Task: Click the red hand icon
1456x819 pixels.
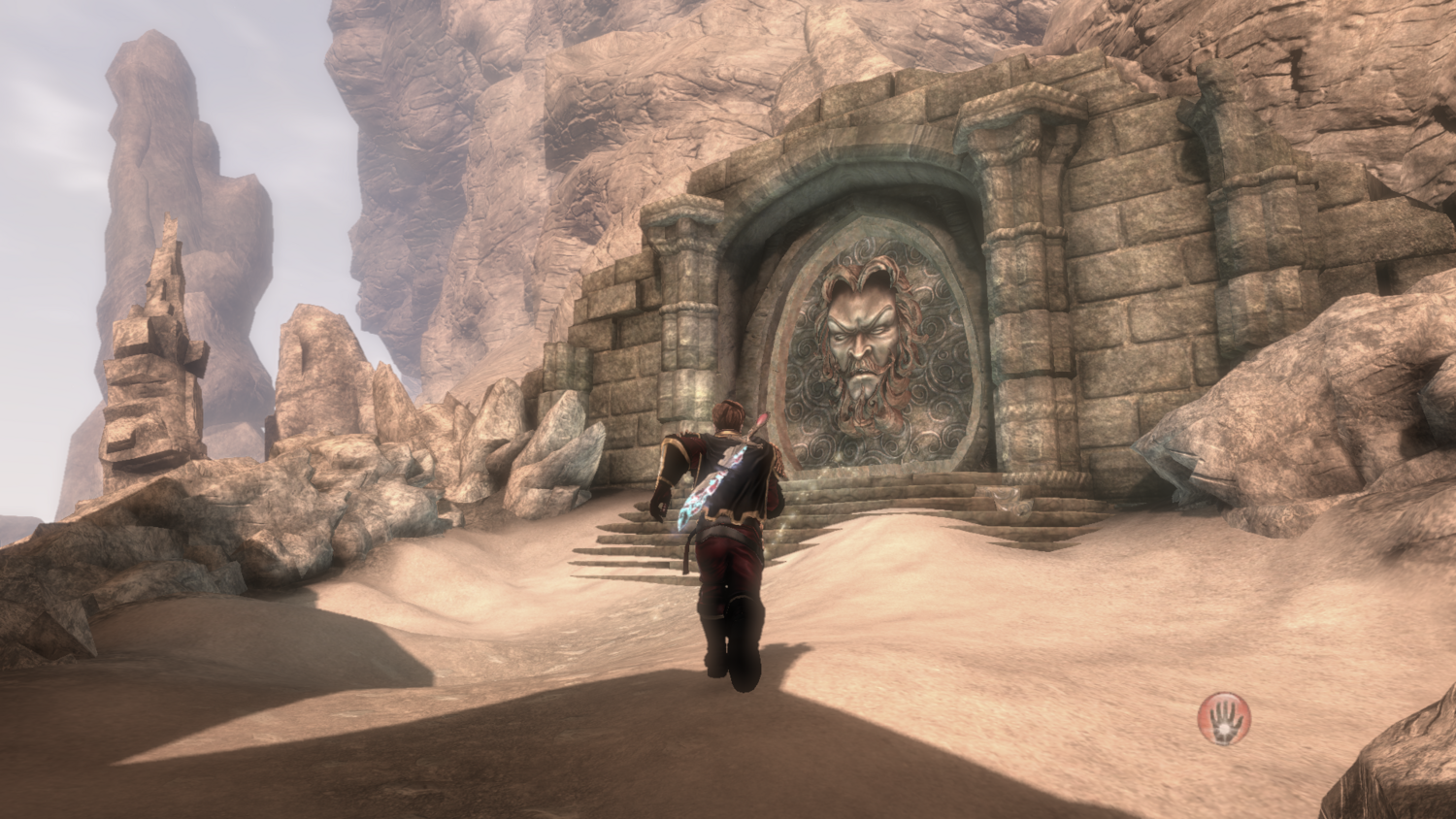Action: 1223,719
